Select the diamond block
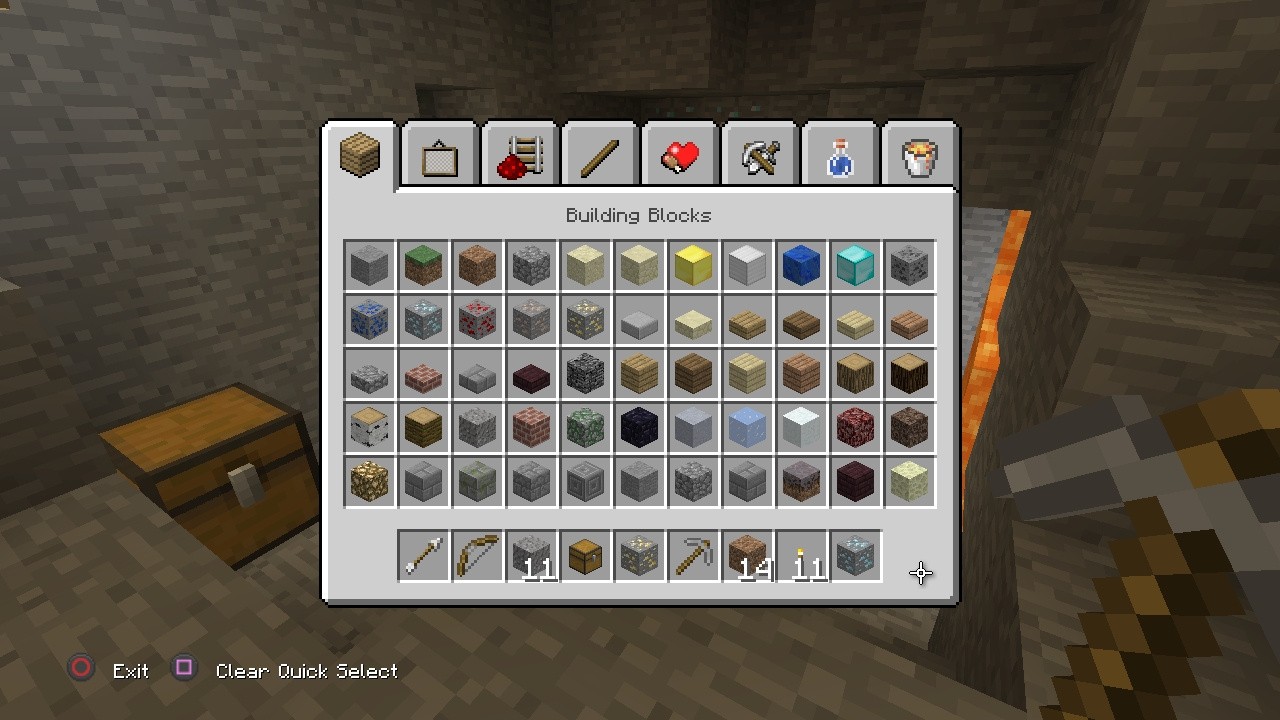Screen dimensions: 1280x720 click(855, 264)
